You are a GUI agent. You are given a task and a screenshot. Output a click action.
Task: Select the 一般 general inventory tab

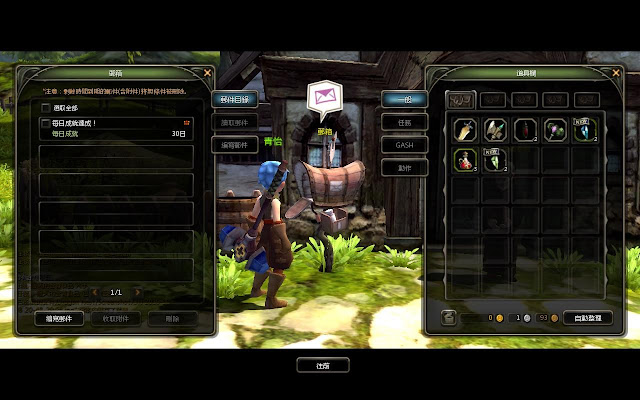coord(404,99)
